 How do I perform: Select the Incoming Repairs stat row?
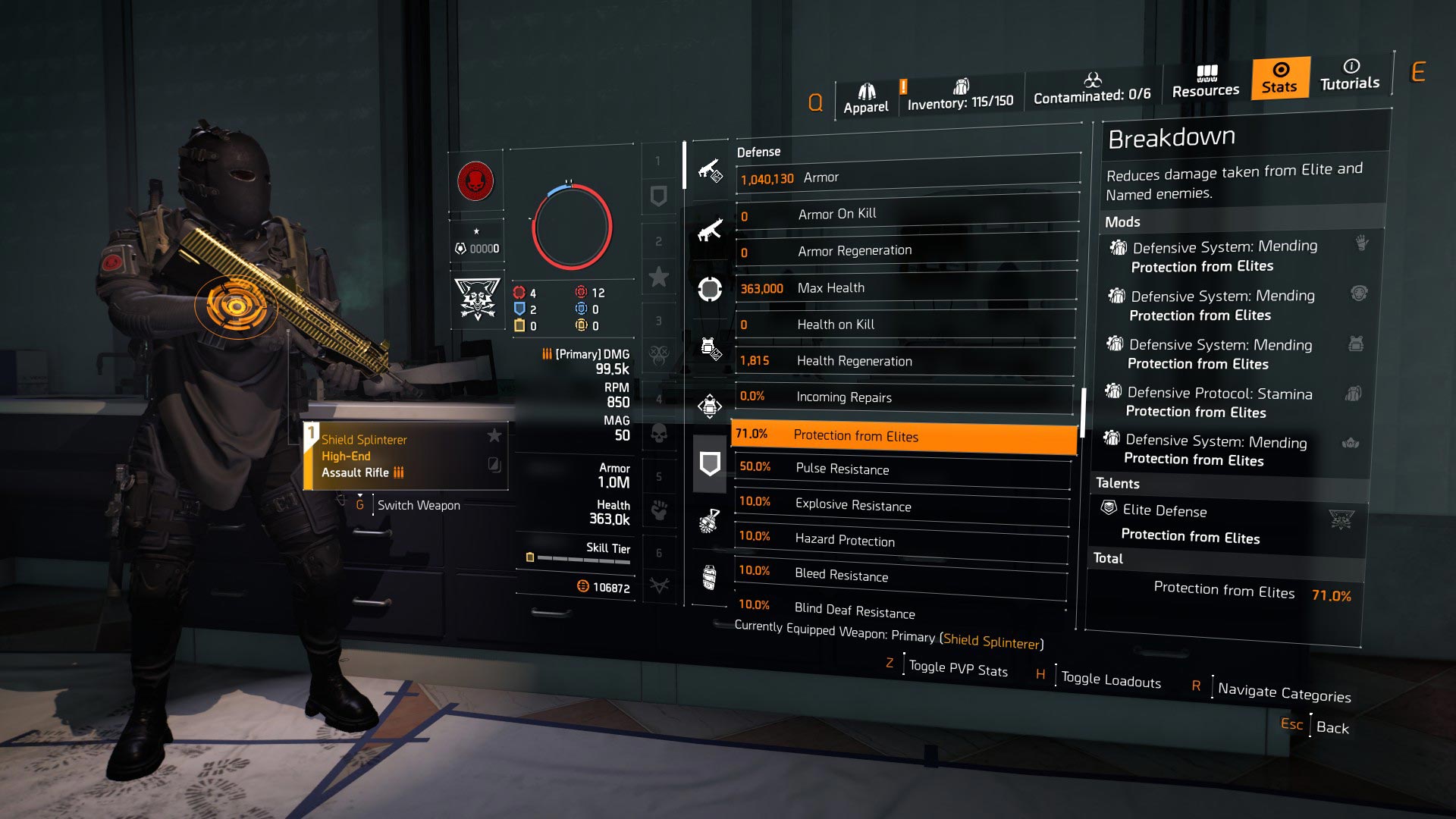coord(902,397)
